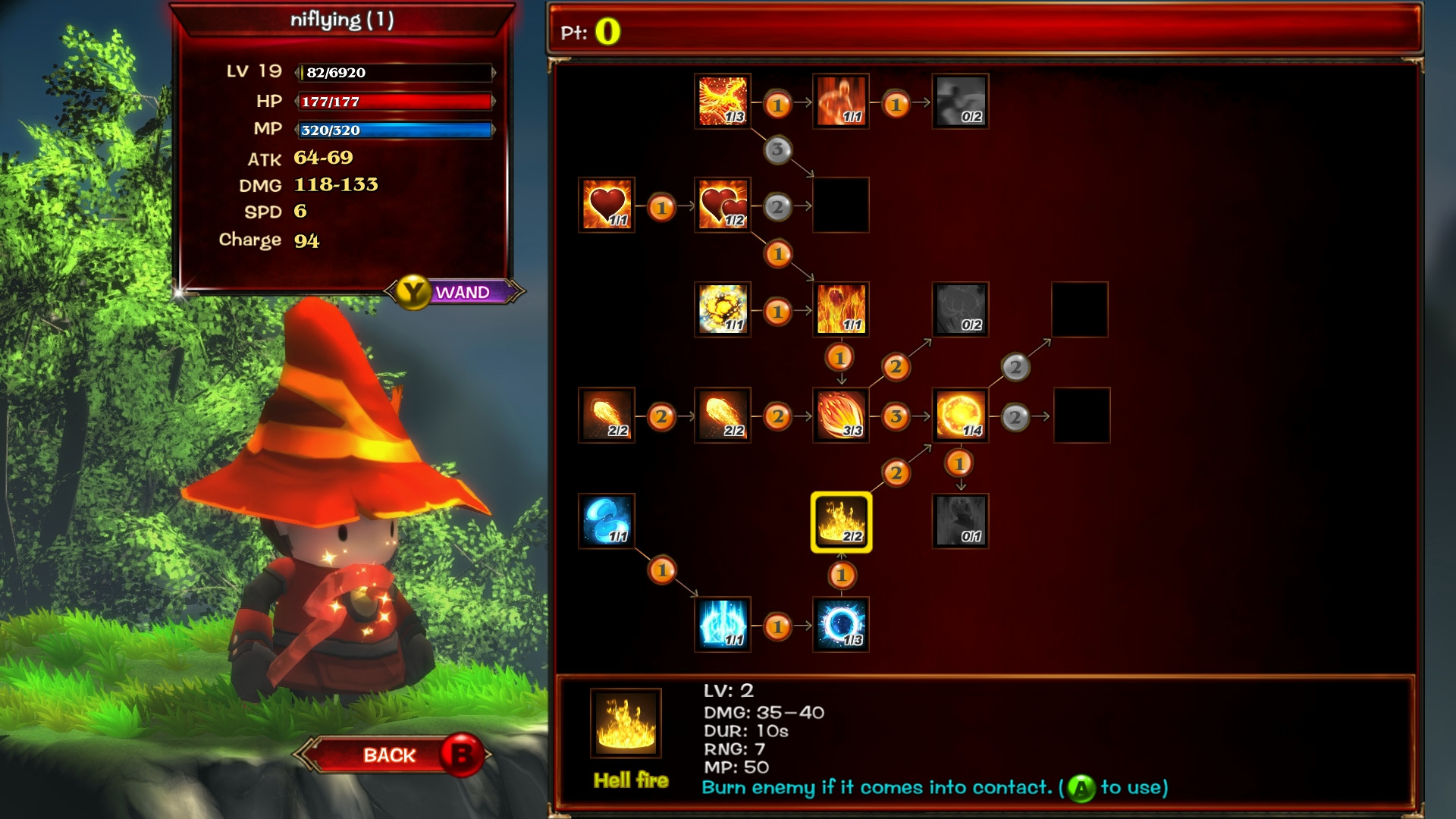Select the leftmost small fireball 2/2 skill

click(606, 414)
